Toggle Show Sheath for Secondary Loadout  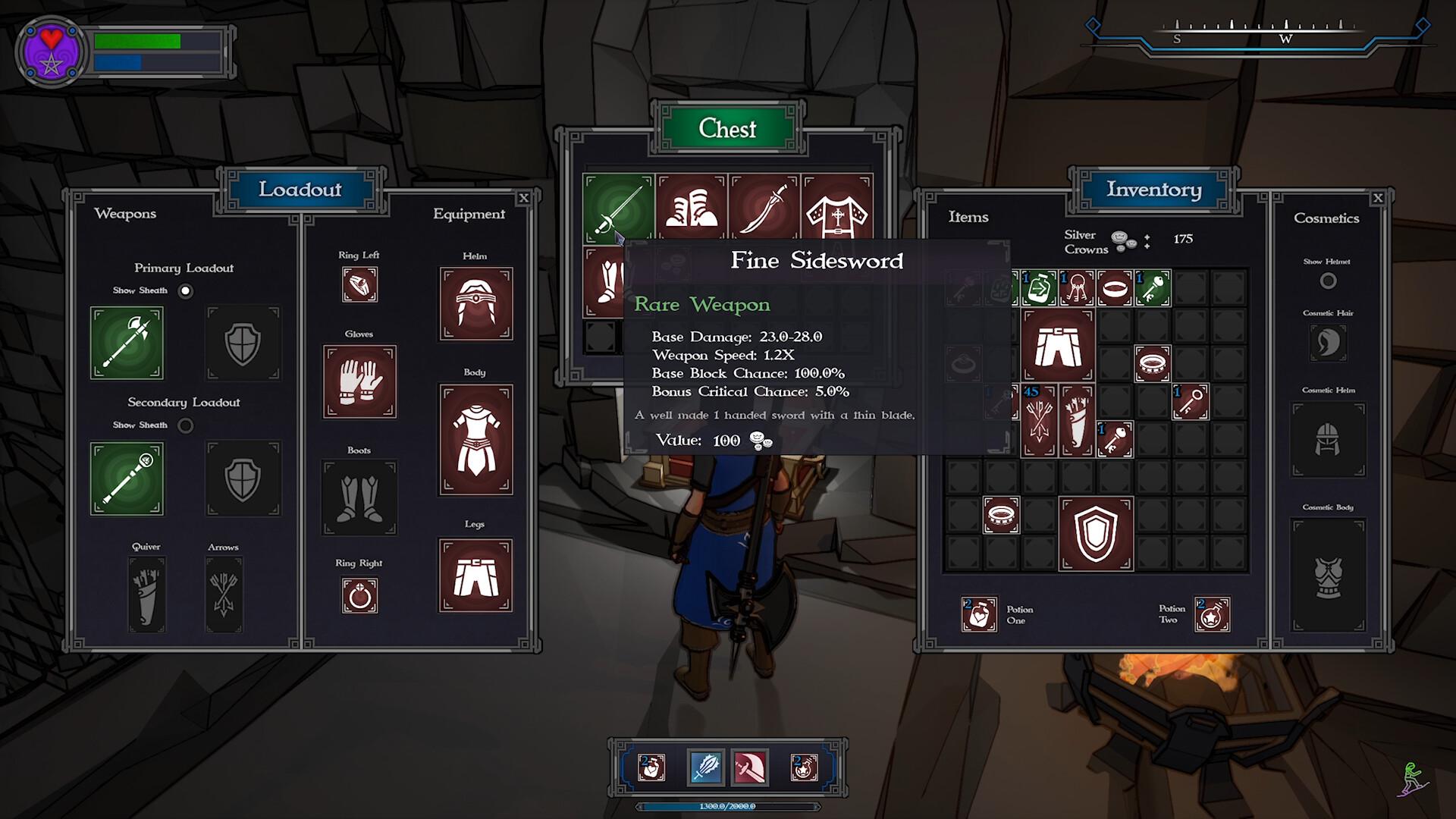[186, 425]
